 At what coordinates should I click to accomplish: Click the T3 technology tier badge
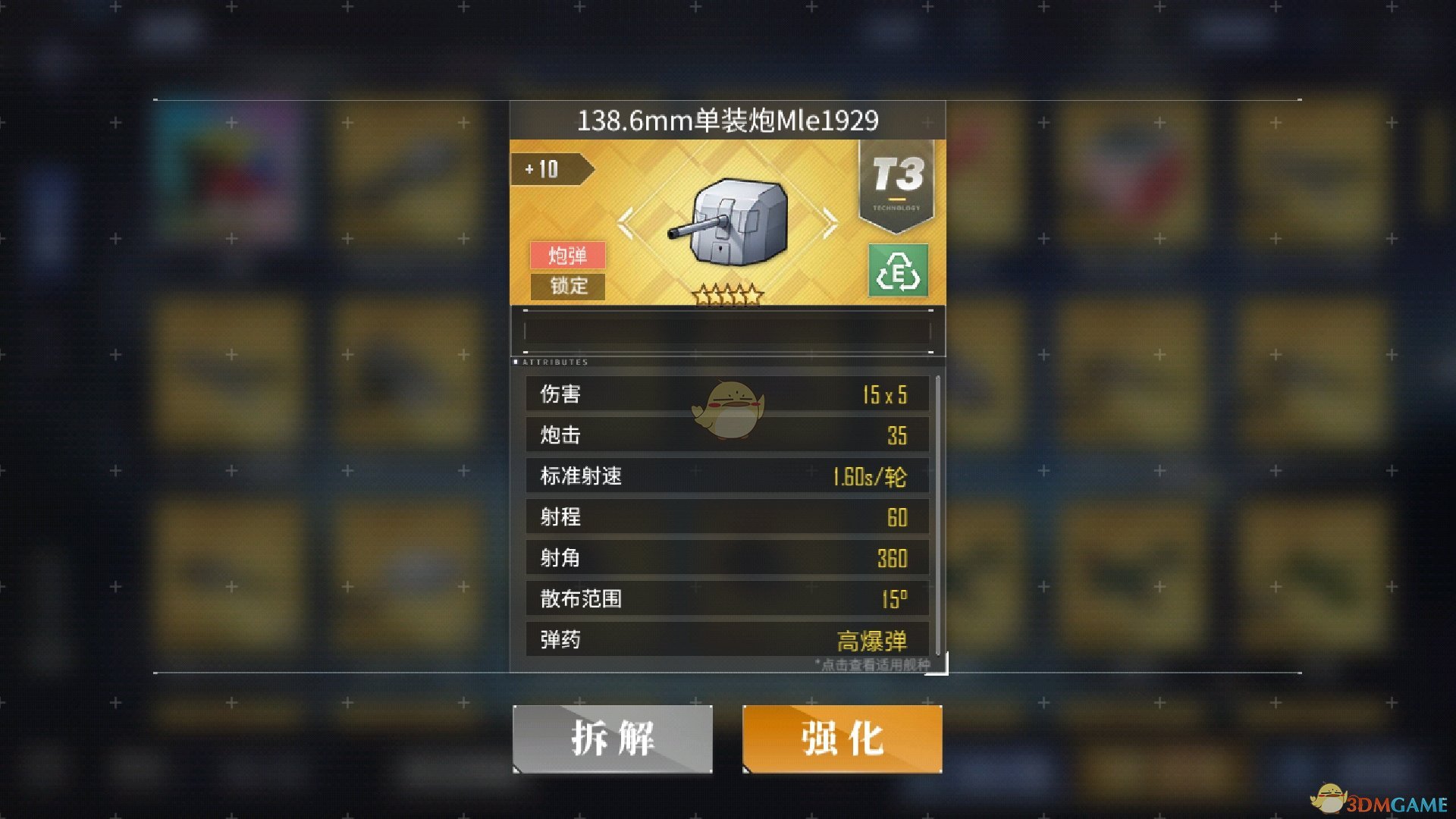click(x=897, y=178)
